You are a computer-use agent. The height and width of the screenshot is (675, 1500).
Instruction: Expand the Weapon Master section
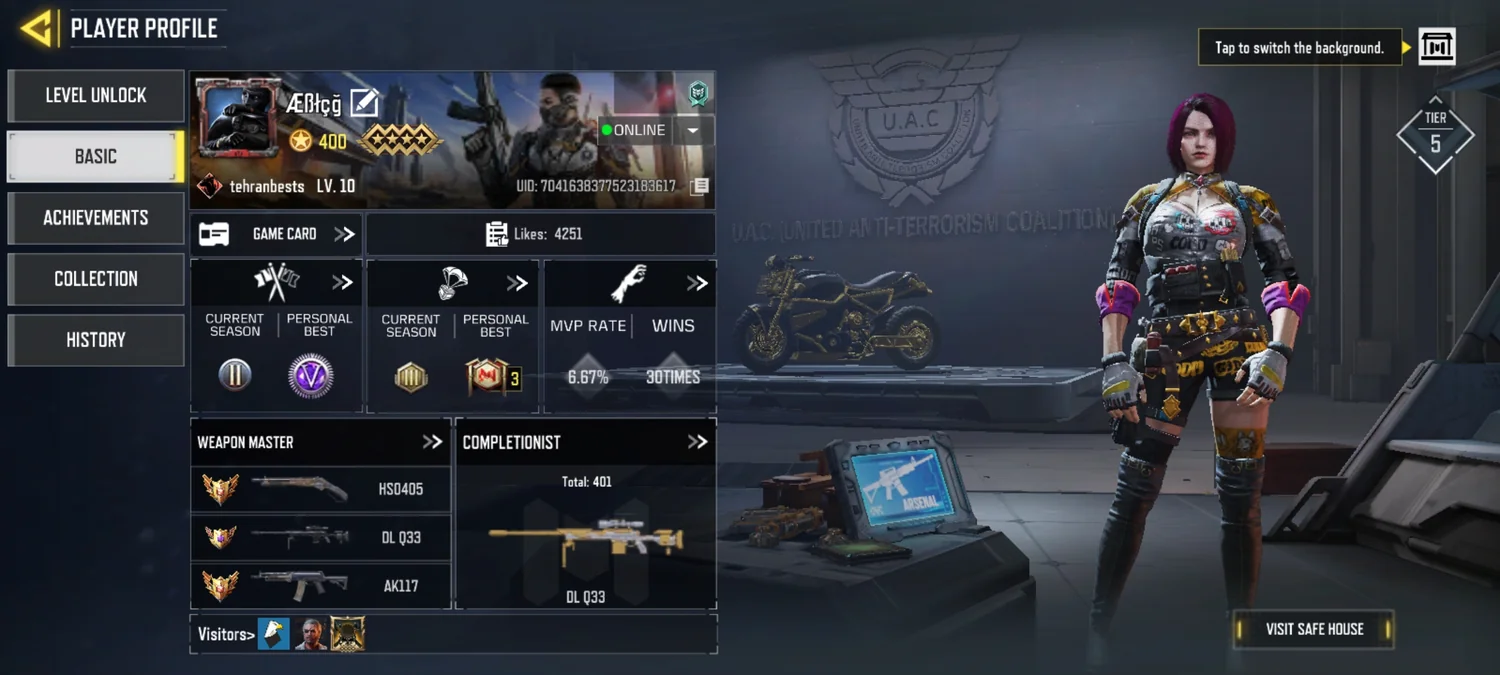[x=432, y=442]
